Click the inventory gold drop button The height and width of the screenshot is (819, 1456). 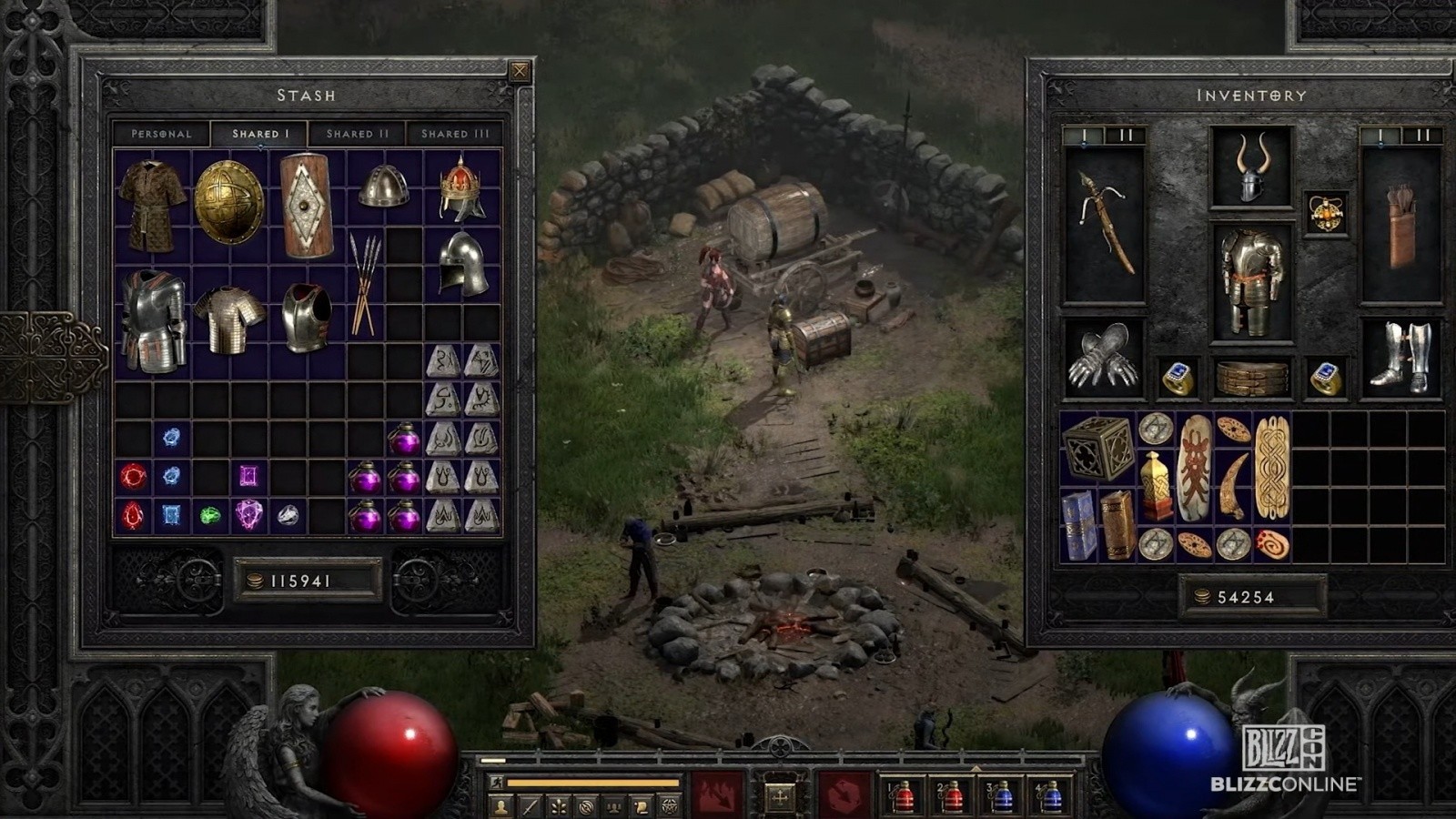click(1202, 597)
